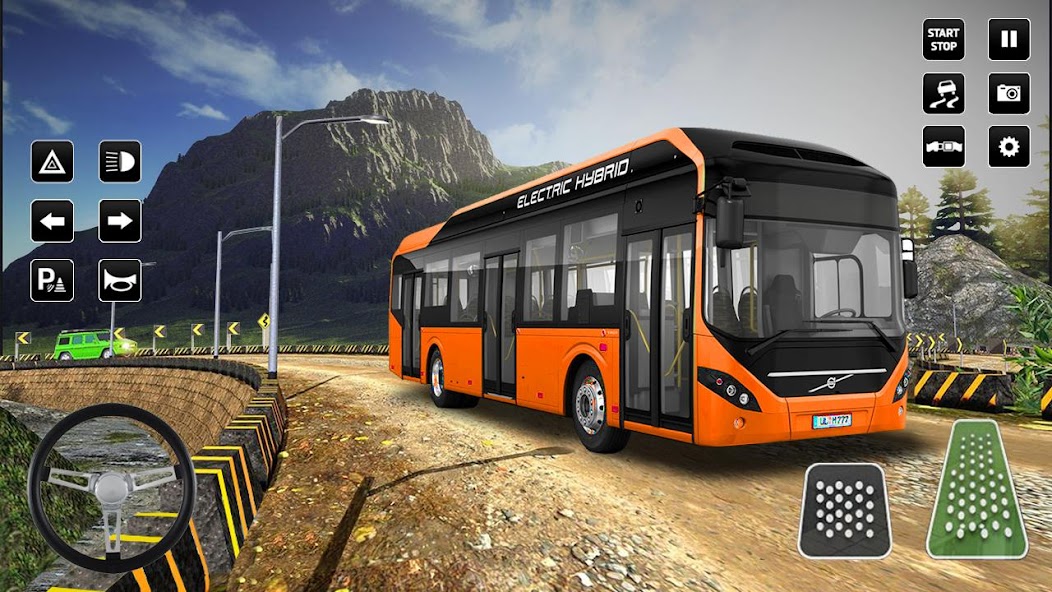Image resolution: width=1052 pixels, height=592 pixels.
Task: Engage the parking sensor button
Action: pos(52,280)
